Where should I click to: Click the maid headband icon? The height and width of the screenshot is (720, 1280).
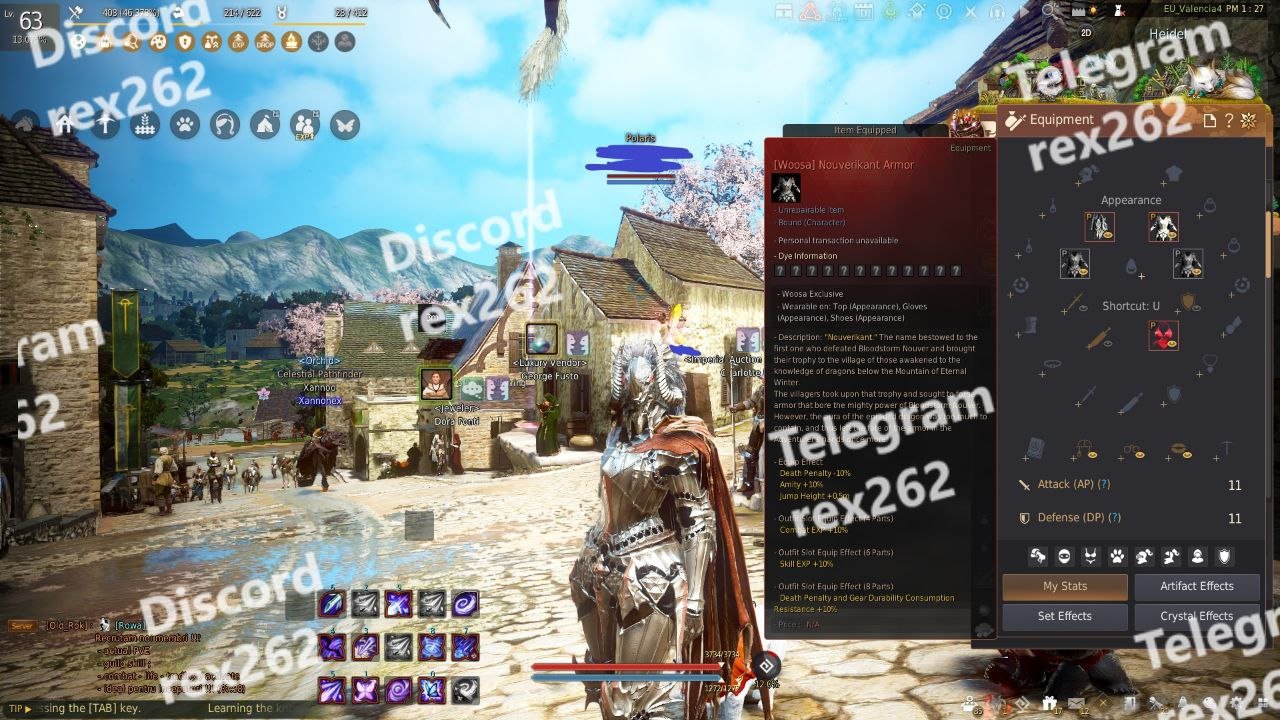(x=225, y=124)
